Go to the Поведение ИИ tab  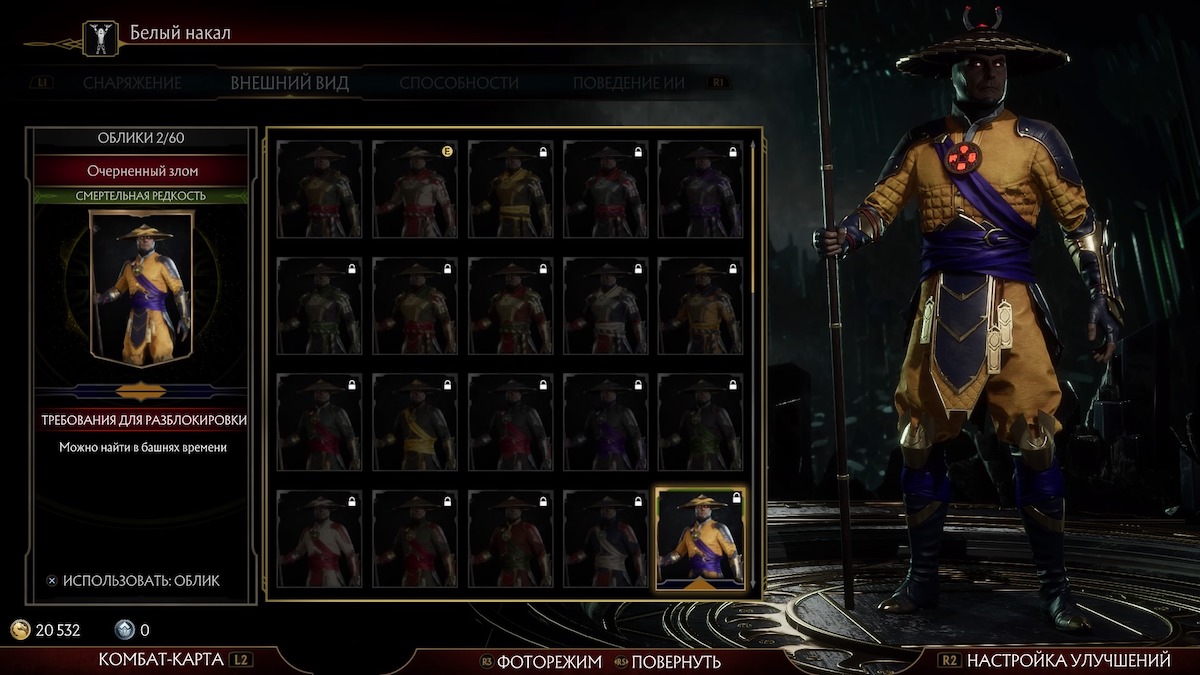tap(629, 83)
